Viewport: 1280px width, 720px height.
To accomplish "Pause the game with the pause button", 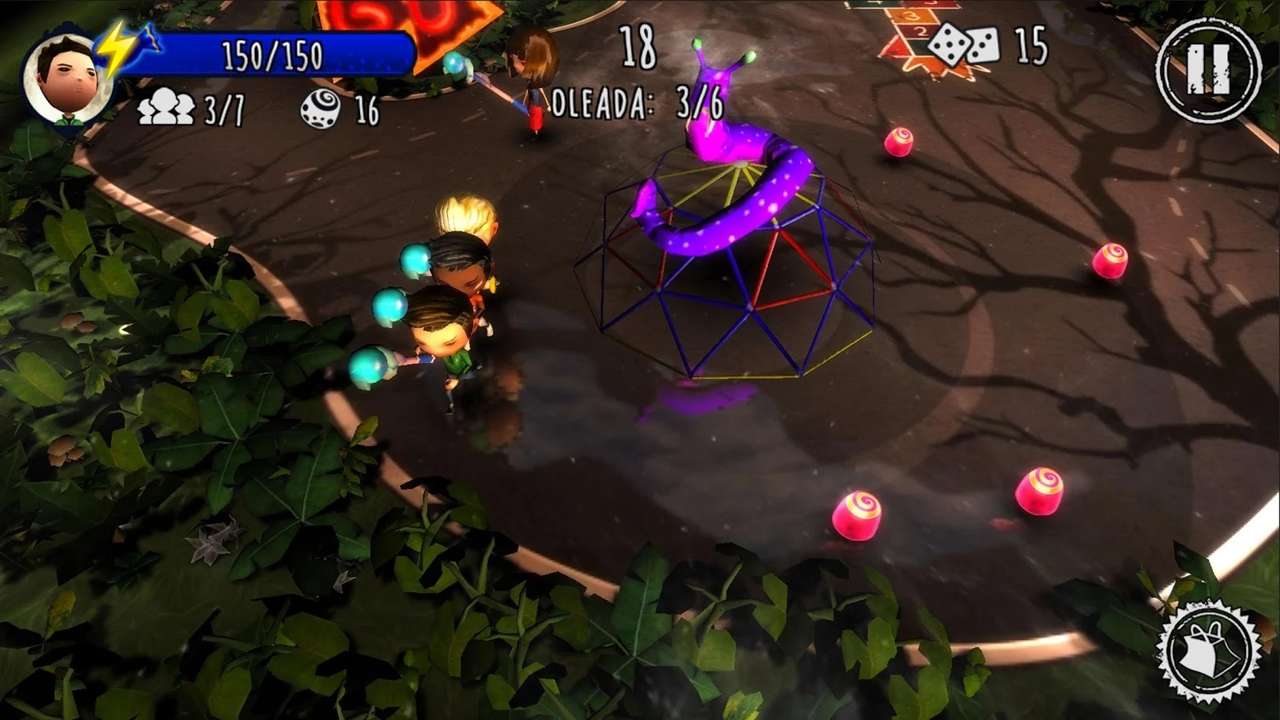I will point(1208,71).
